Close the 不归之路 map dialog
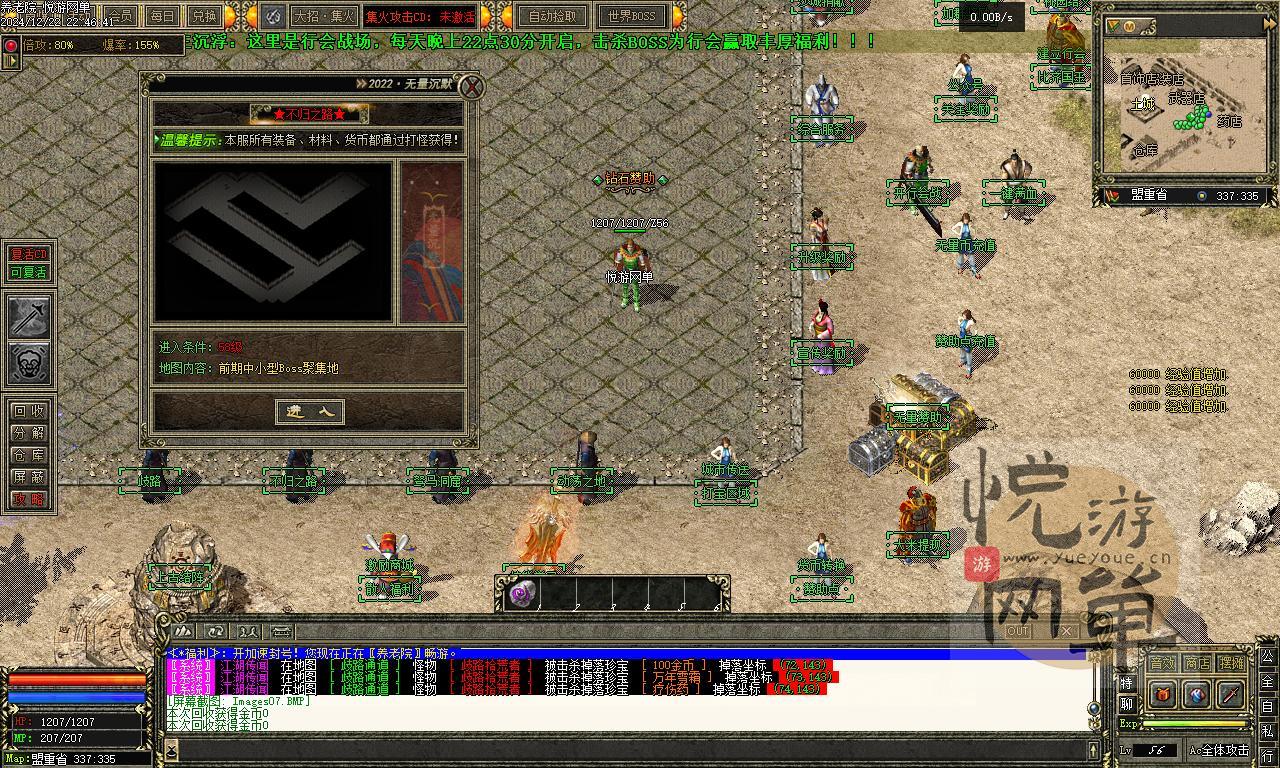 [471, 87]
